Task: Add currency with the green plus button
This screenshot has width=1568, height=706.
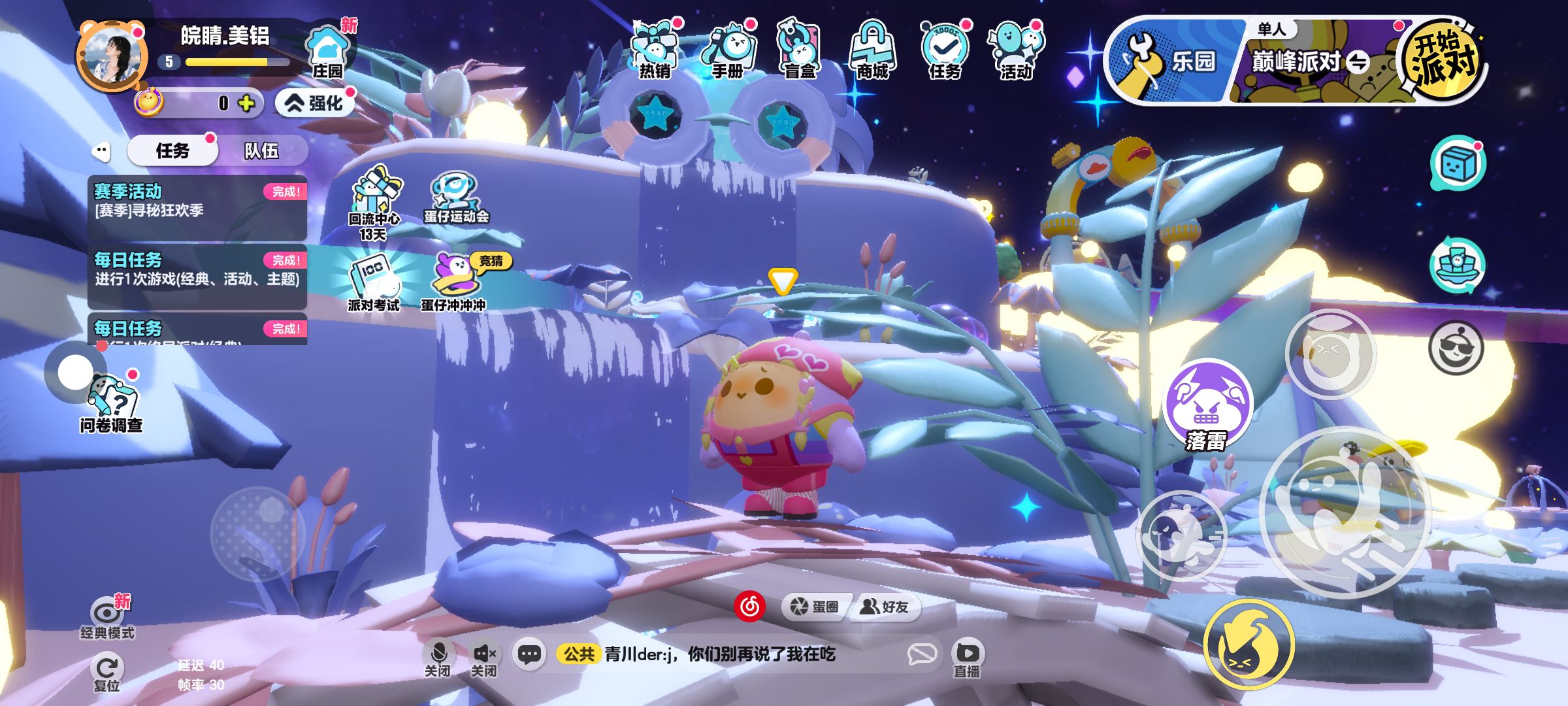Action: 246,103
